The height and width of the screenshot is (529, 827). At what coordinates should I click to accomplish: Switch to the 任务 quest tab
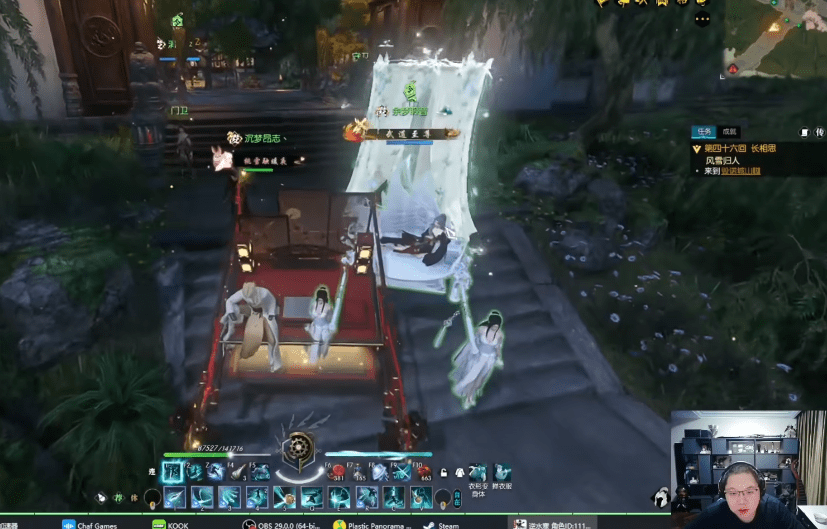703,131
